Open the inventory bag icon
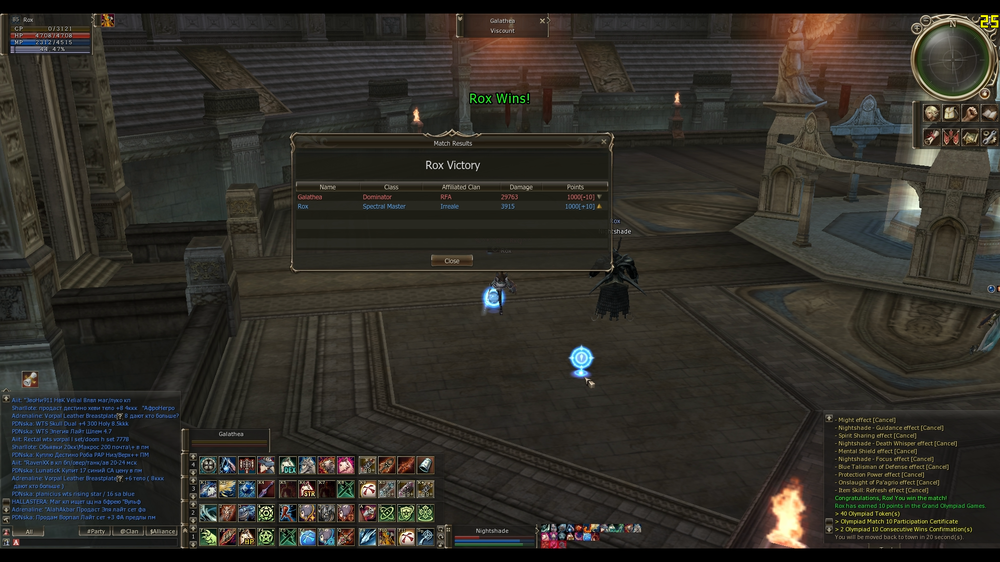Viewport: 1000px width, 562px height. (950, 113)
